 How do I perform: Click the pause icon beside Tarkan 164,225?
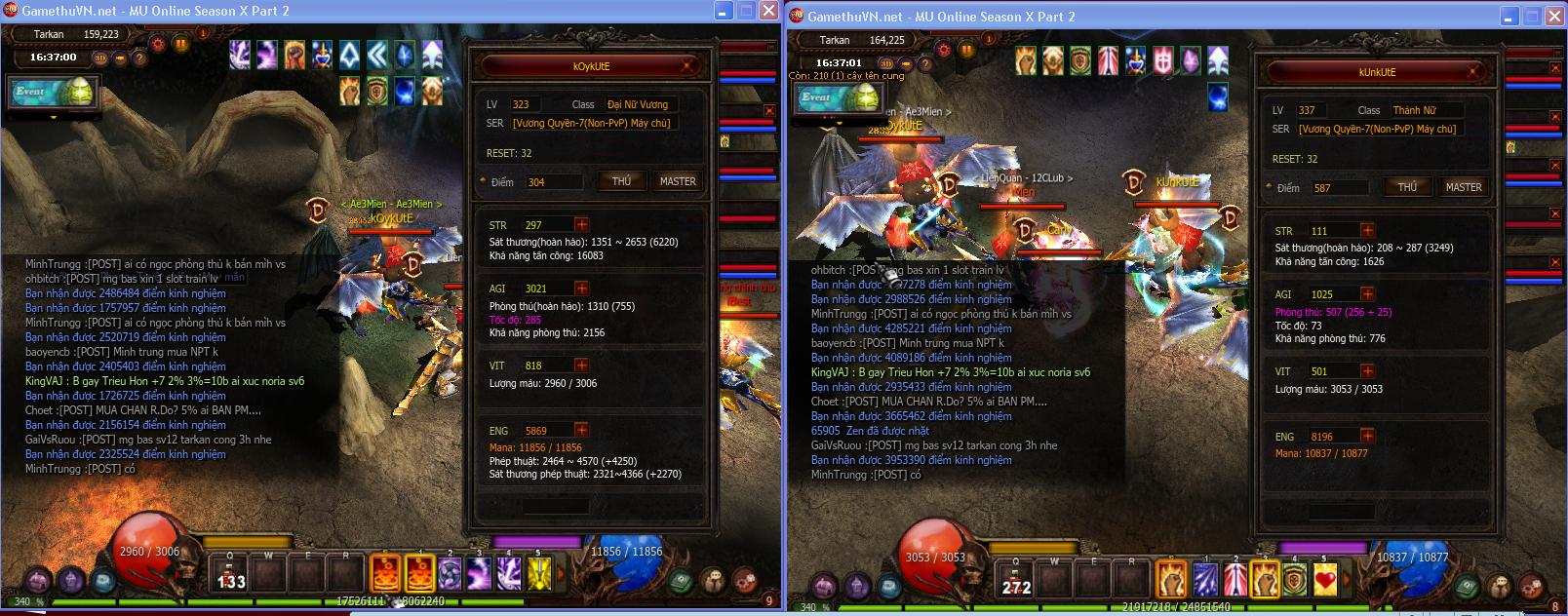[965, 50]
